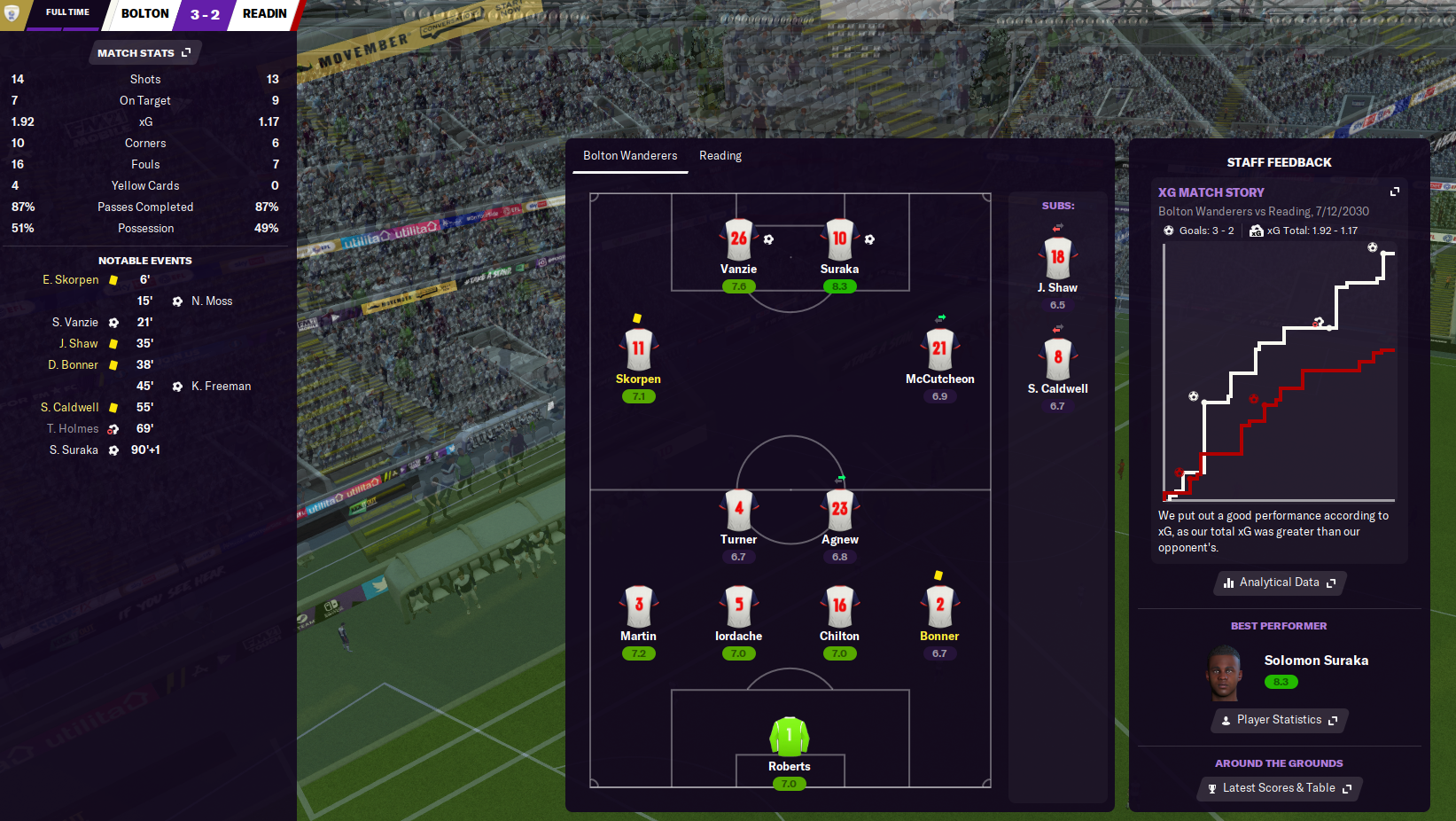The height and width of the screenshot is (821, 1456).
Task: Select midfielder Turner's number 4 shirt
Action: click(x=738, y=509)
